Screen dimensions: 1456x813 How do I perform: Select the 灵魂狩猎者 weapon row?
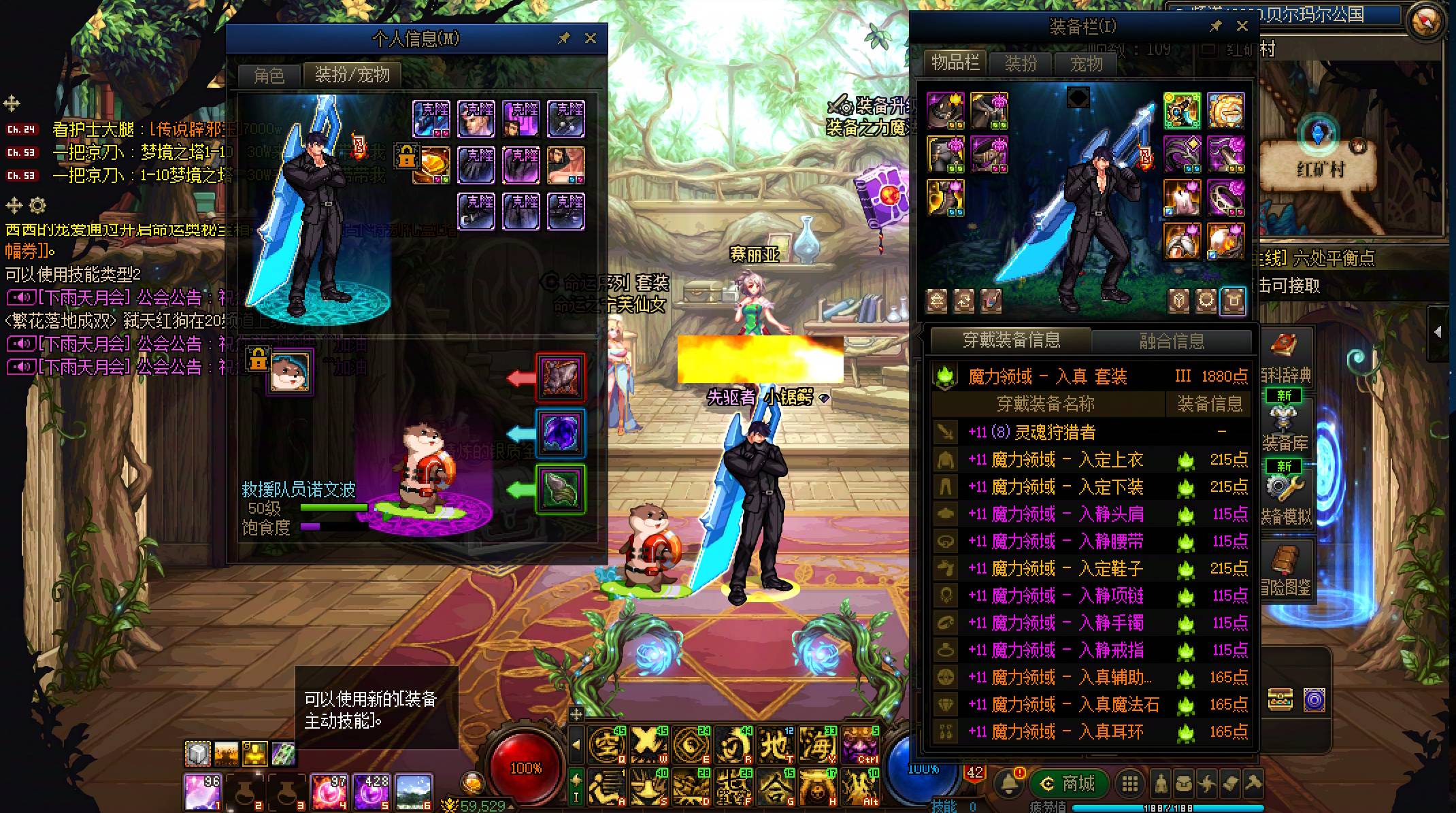(x=1089, y=432)
